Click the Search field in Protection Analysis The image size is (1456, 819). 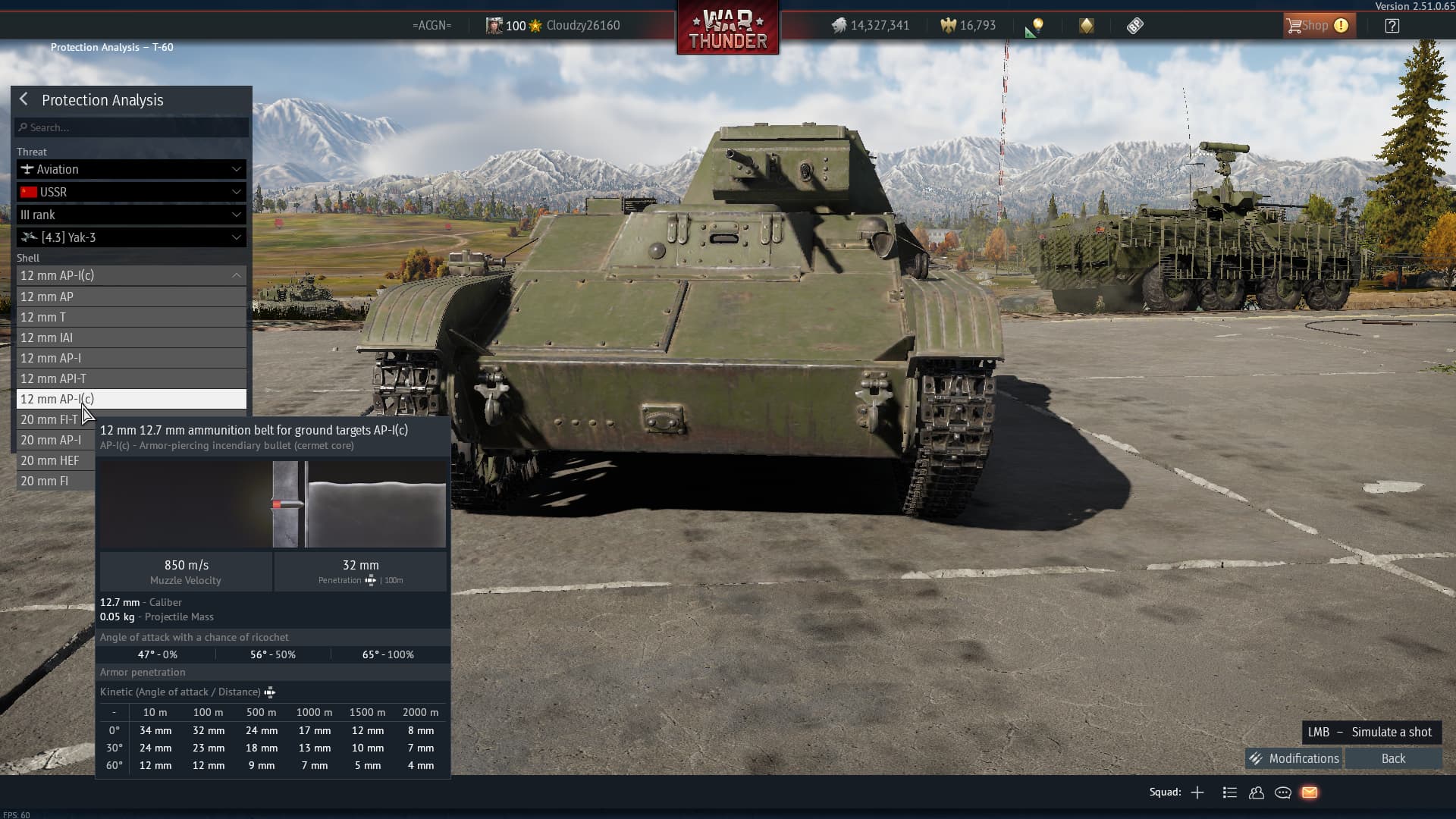pos(132,127)
